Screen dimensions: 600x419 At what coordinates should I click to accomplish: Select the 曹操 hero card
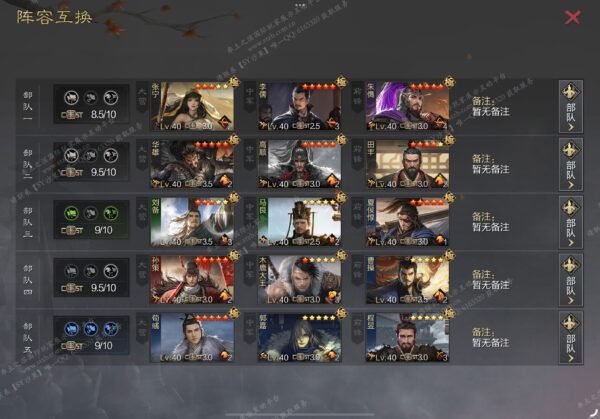tap(407, 280)
